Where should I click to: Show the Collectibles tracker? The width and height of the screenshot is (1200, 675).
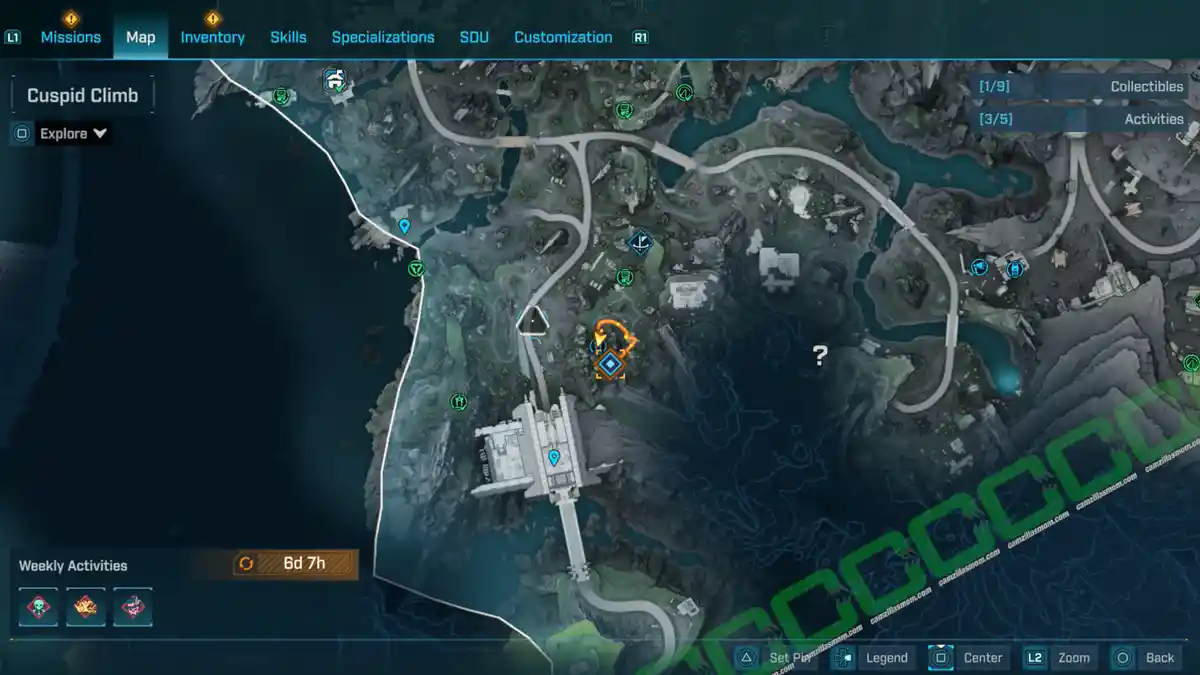(1083, 87)
